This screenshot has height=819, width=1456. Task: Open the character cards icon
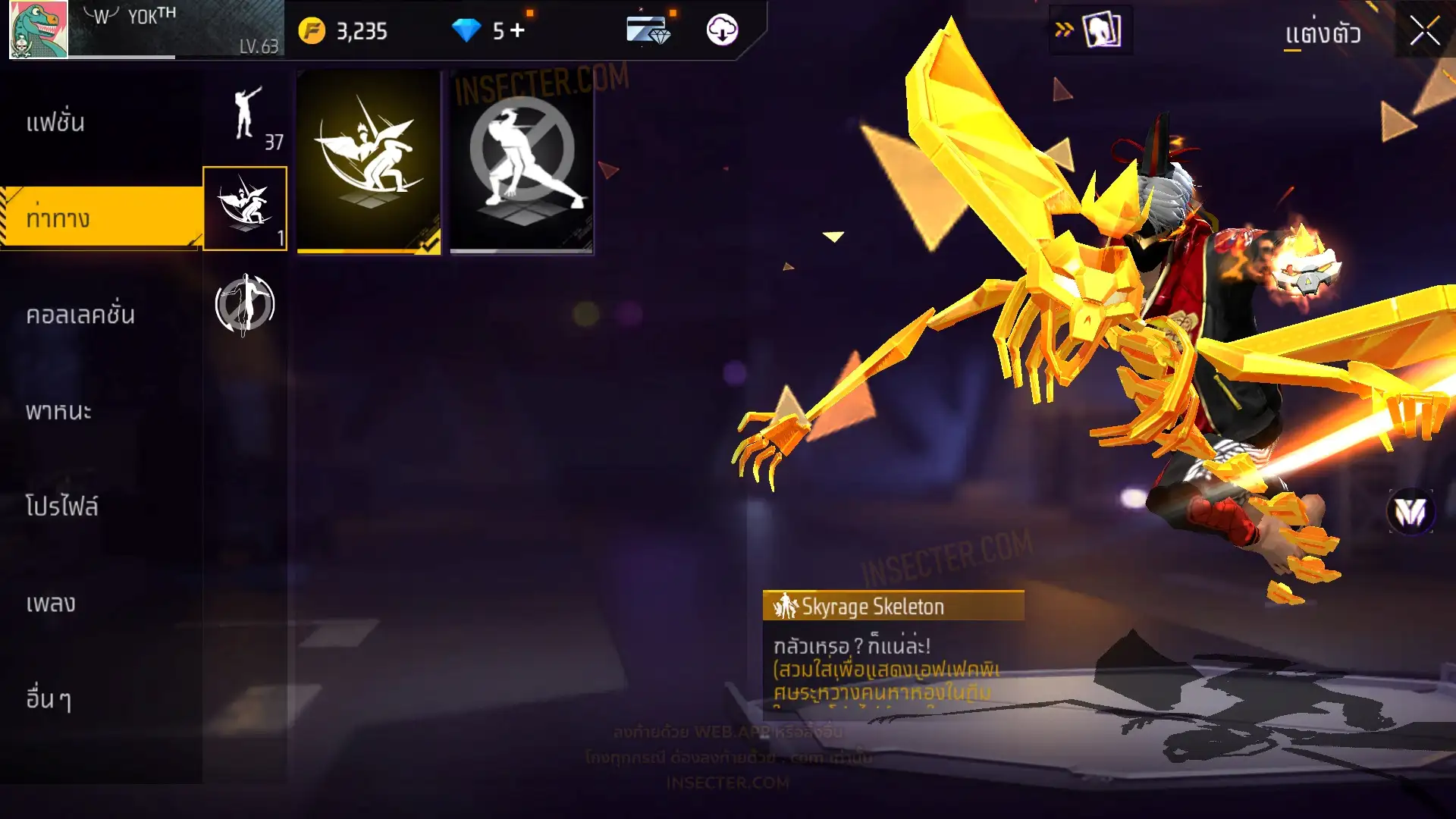click(x=1101, y=30)
